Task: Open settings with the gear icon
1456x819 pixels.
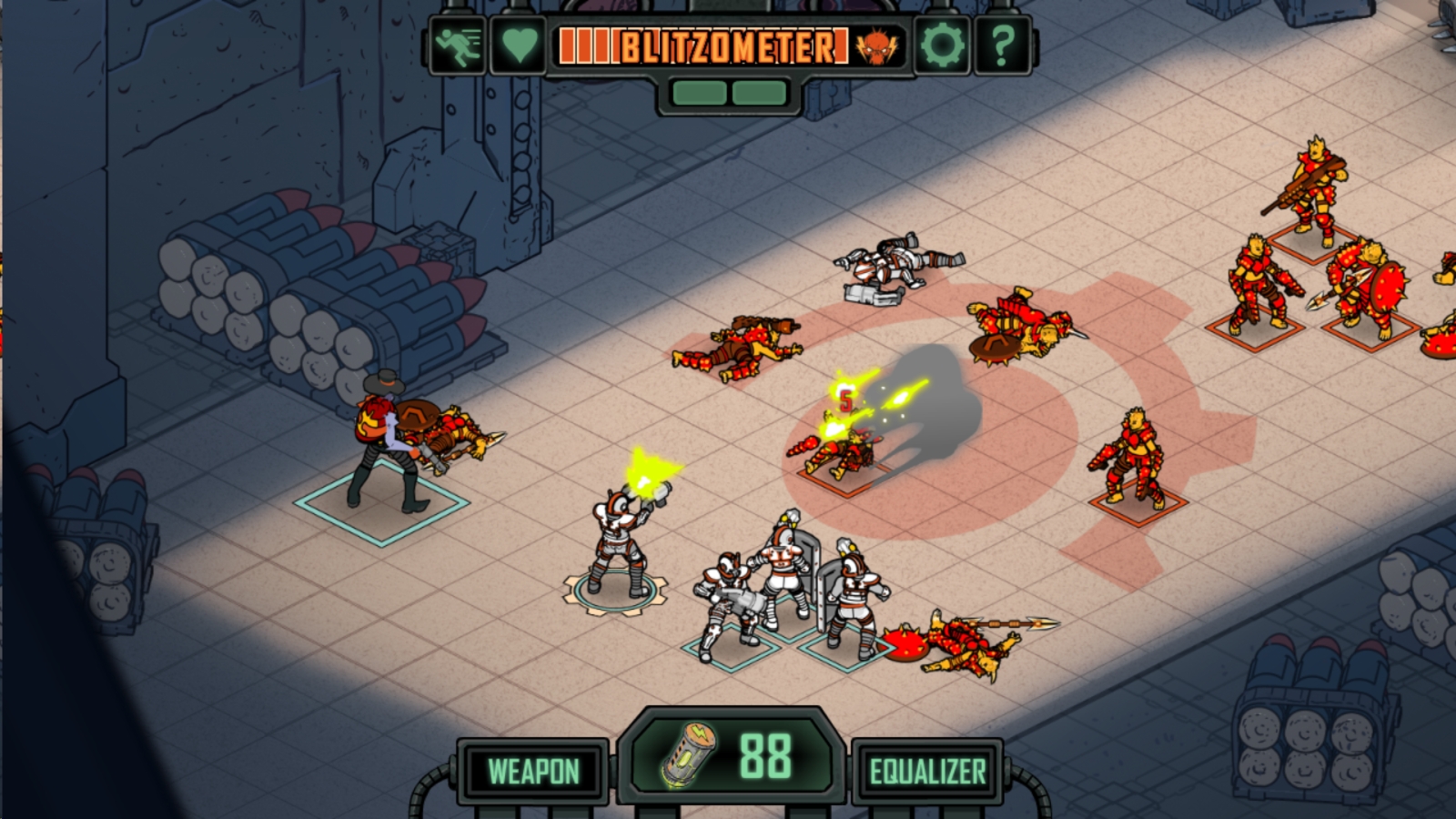Action: [x=941, y=45]
